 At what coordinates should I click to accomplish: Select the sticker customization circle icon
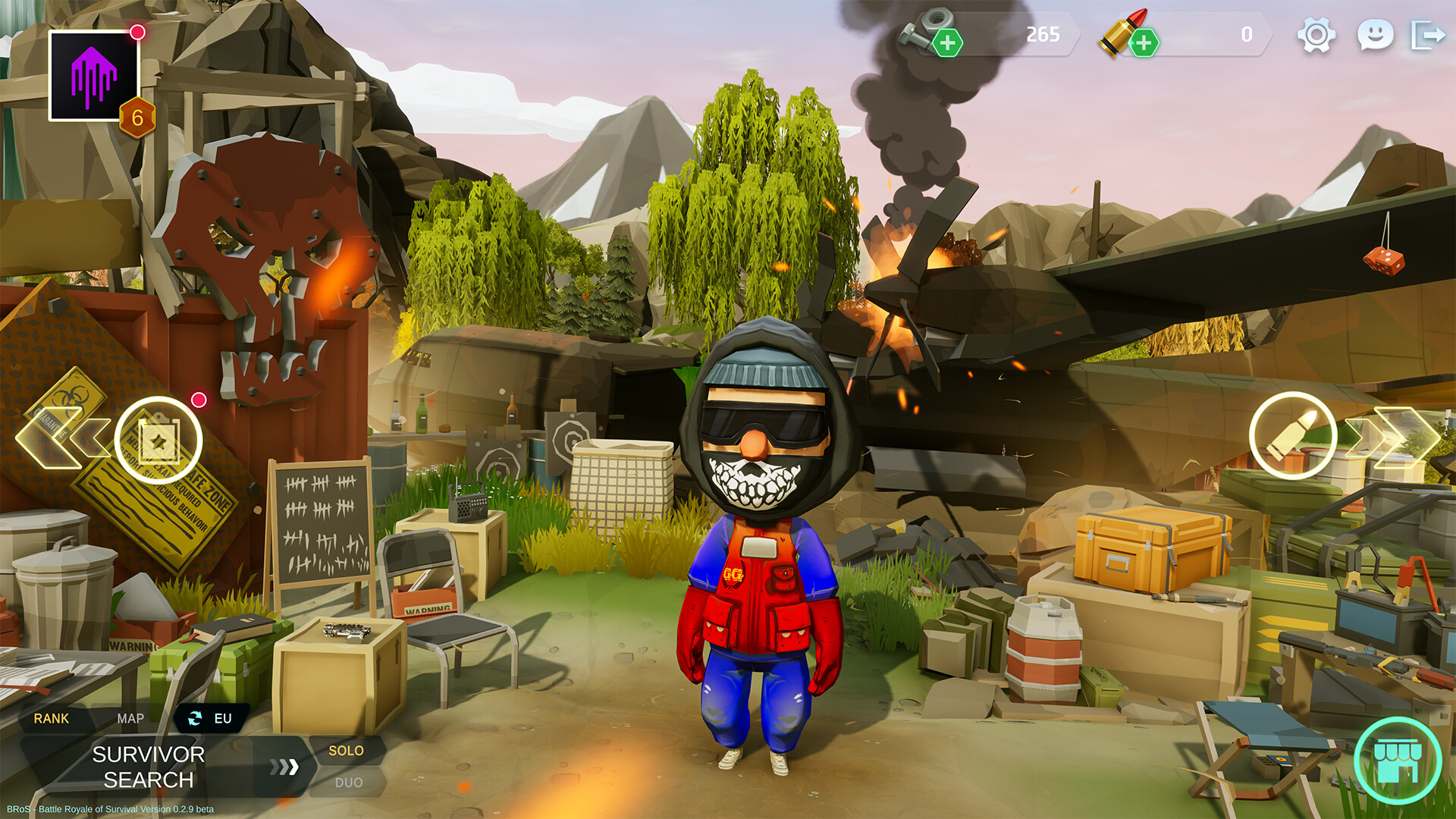pos(159,440)
